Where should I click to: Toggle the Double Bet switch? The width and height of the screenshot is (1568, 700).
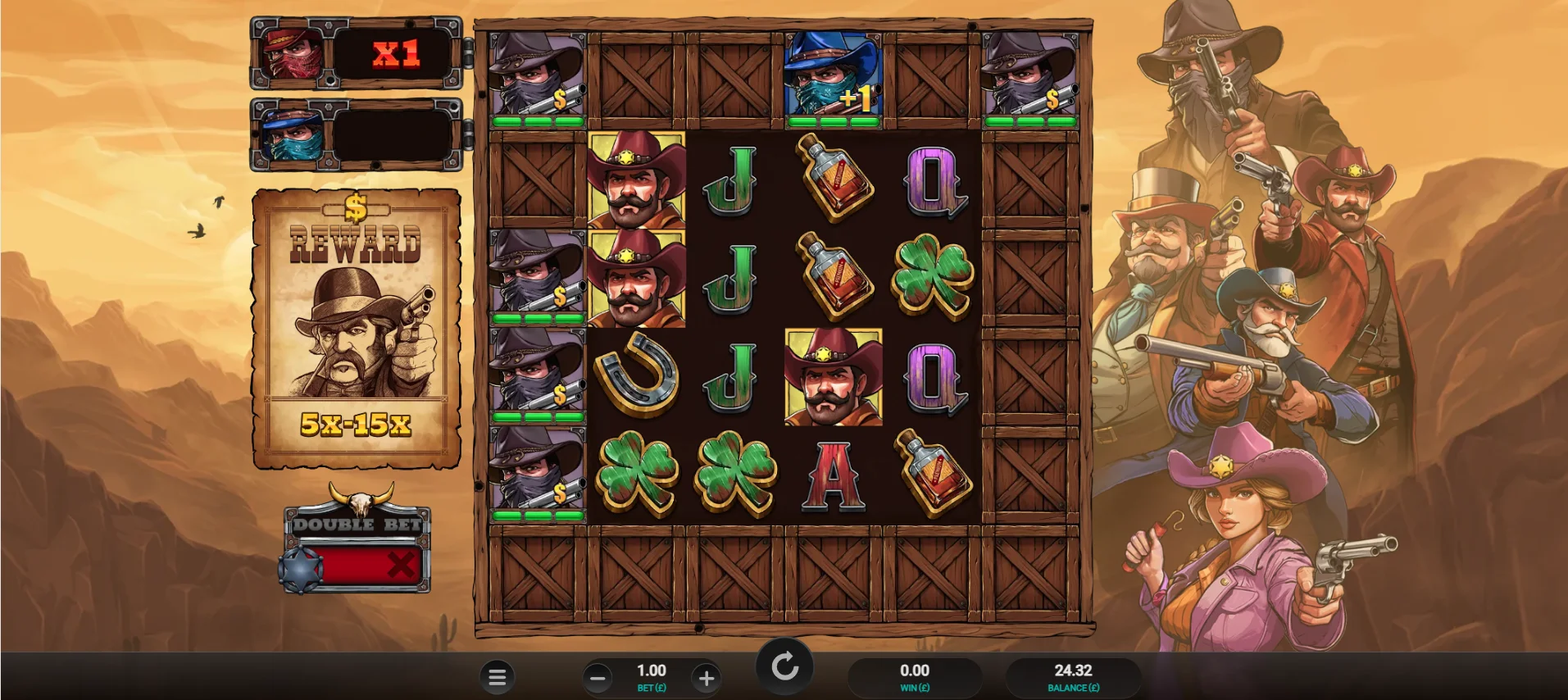click(358, 564)
